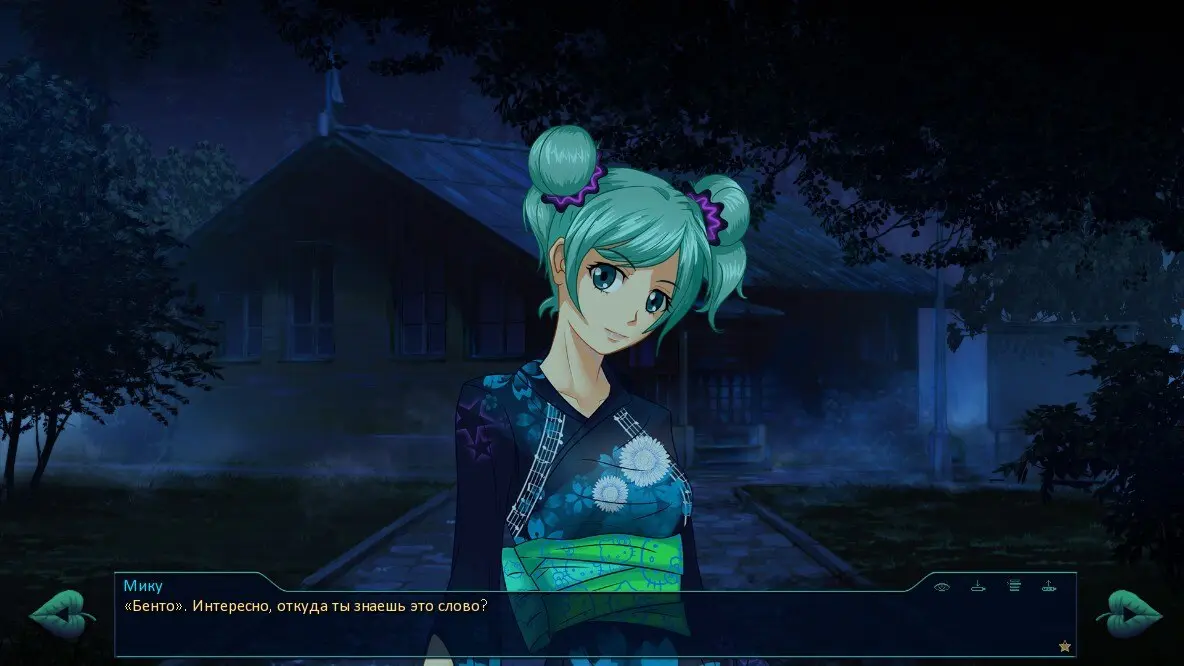Open the load menu with the up-arrow icon
Viewport: 1184px width, 666px height.
coord(1049,587)
